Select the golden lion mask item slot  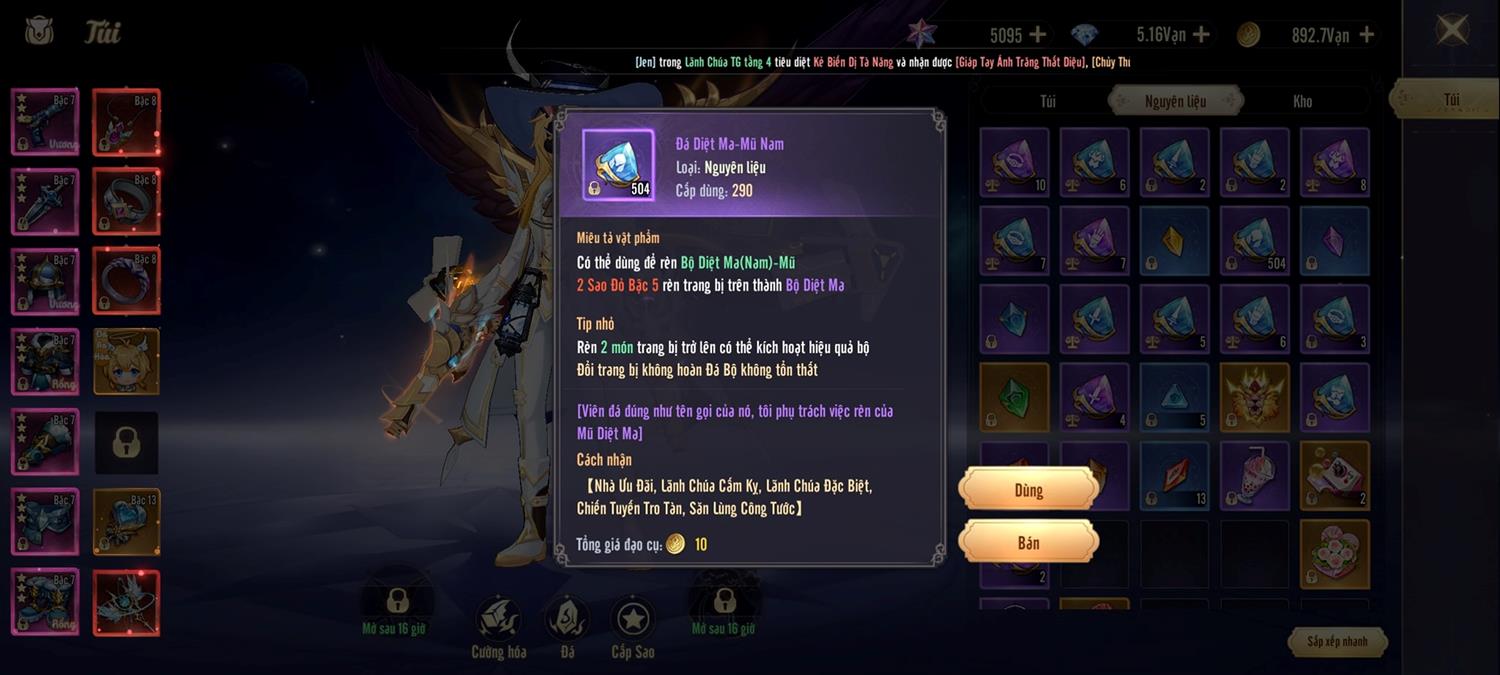[x=1254, y=397]
